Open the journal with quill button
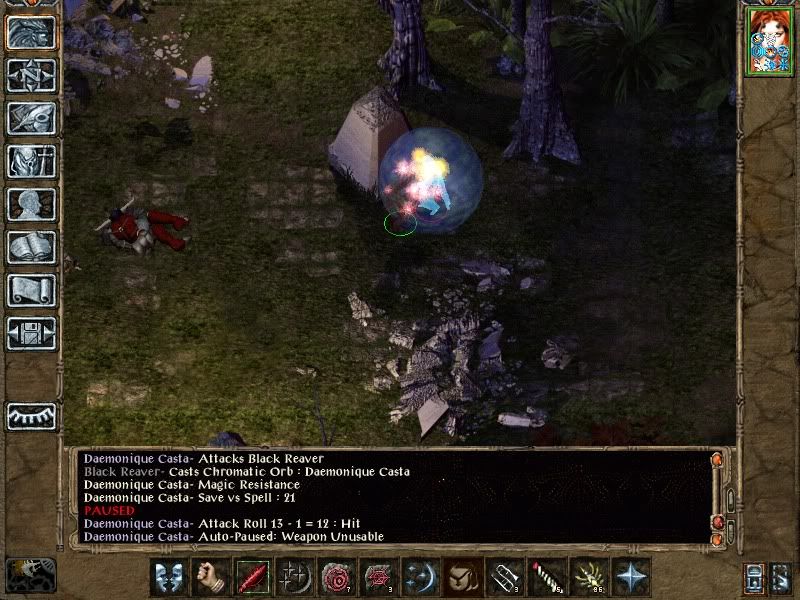The image size is (800, 600). click(31, 118)
